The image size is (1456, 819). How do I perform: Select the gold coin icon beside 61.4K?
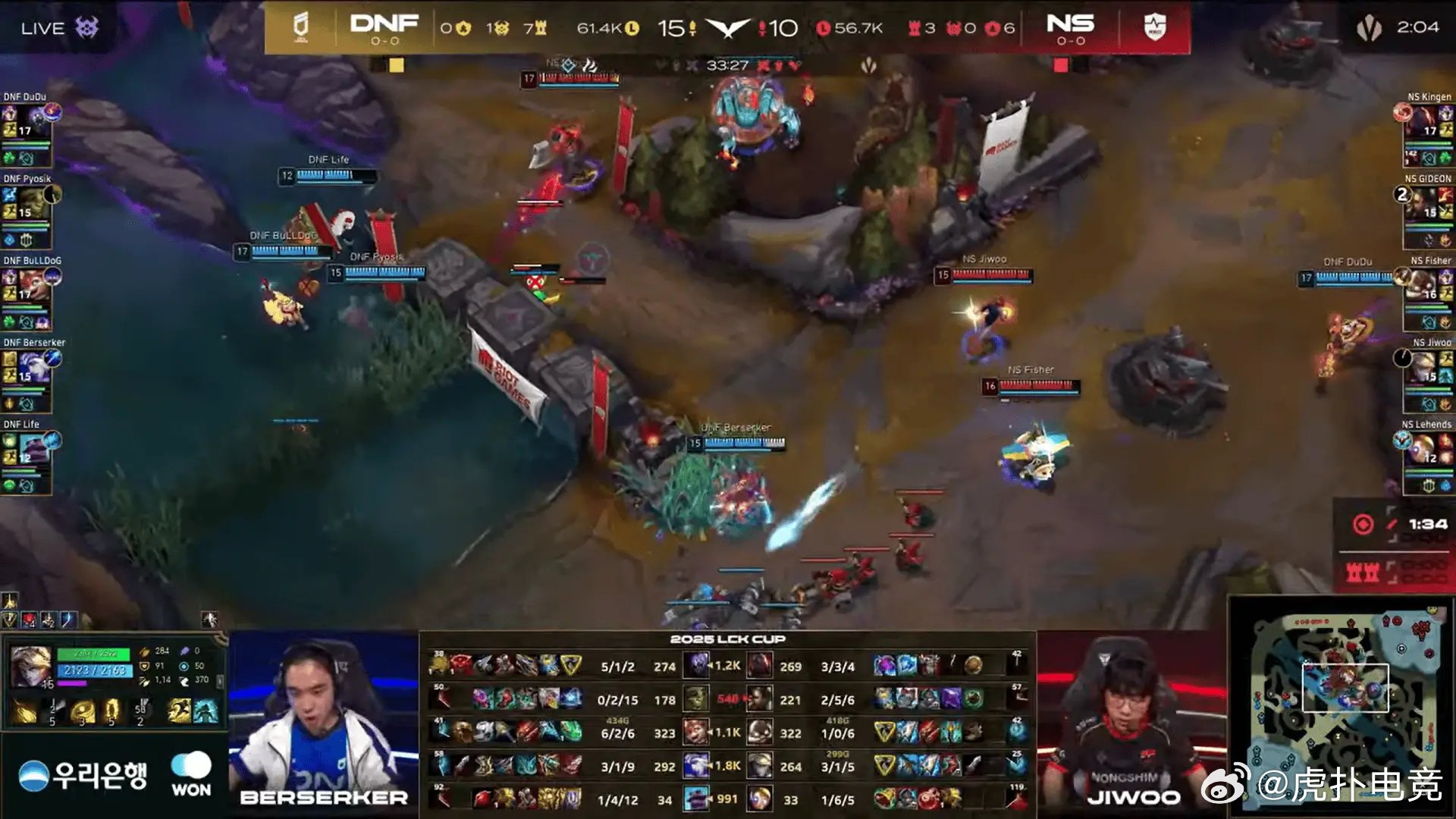click(x=632, y=28)
